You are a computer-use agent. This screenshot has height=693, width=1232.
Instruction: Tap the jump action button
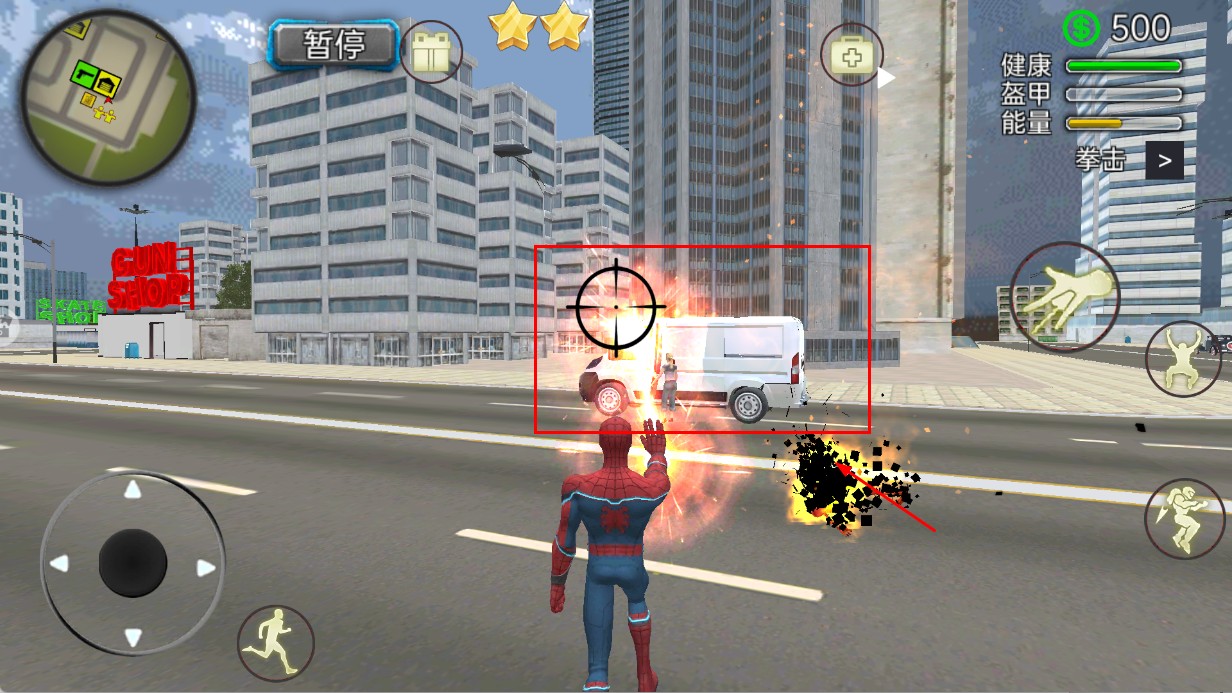click(x=1183, y=358)
